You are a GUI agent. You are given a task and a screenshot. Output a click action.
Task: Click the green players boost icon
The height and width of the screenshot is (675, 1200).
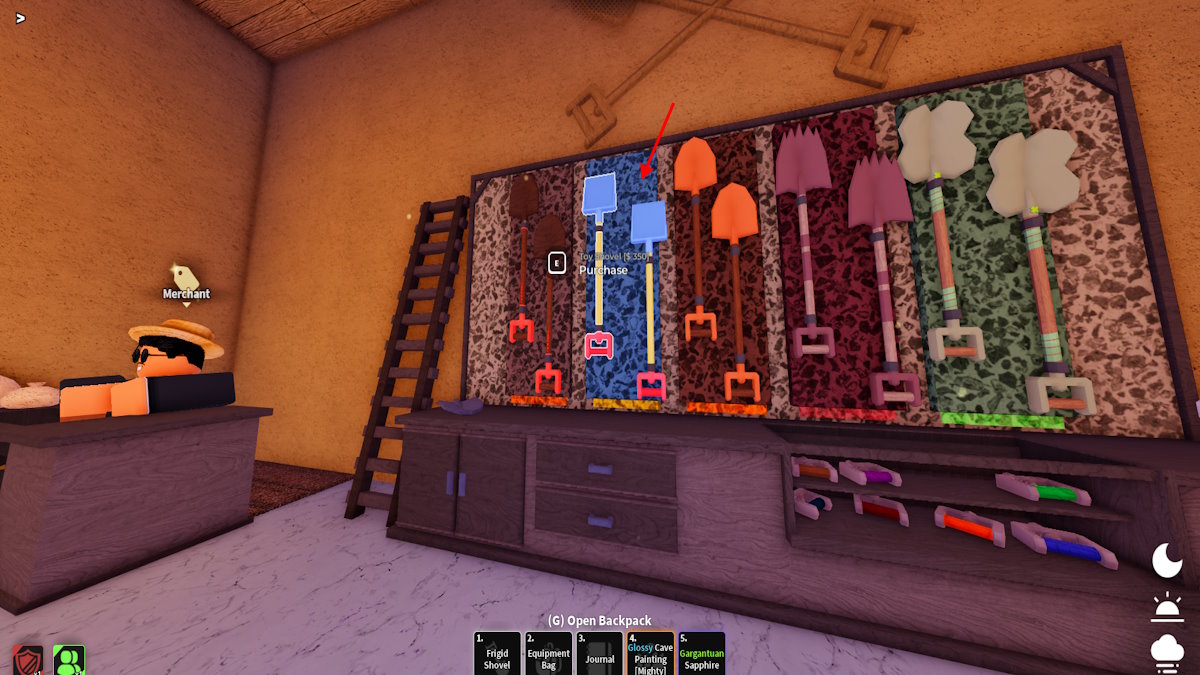pyautogui.click(x=69, y=661)
